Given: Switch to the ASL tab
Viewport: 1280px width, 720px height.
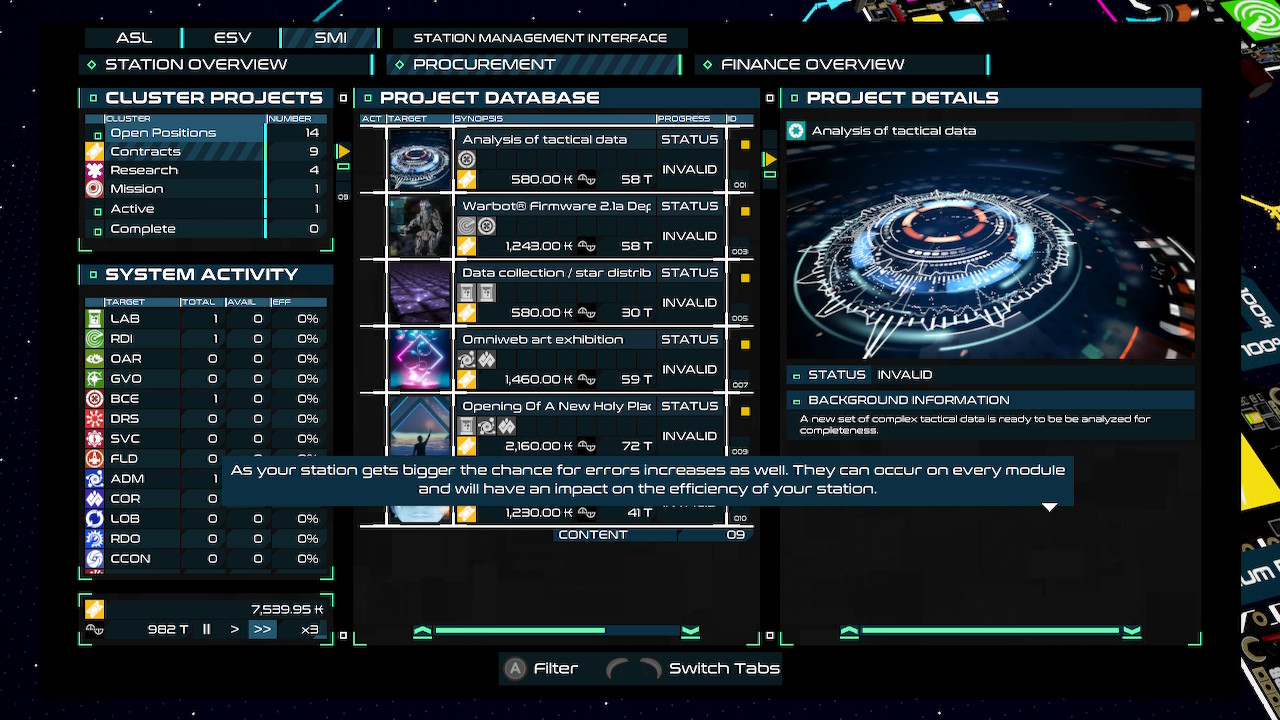Looking at the screenshot, I should [x=134, y=38].
